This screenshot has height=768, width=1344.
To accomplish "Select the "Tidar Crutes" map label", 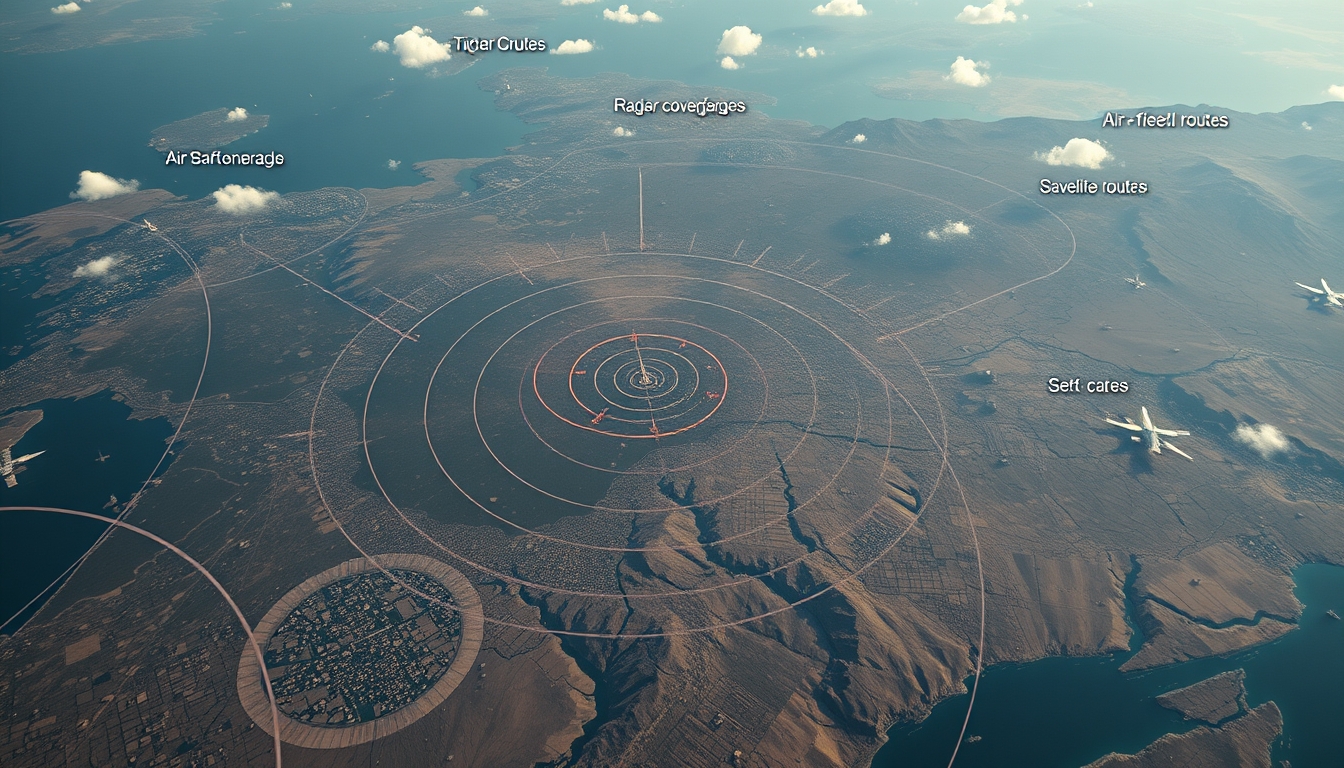I will [x=499, y=44].
